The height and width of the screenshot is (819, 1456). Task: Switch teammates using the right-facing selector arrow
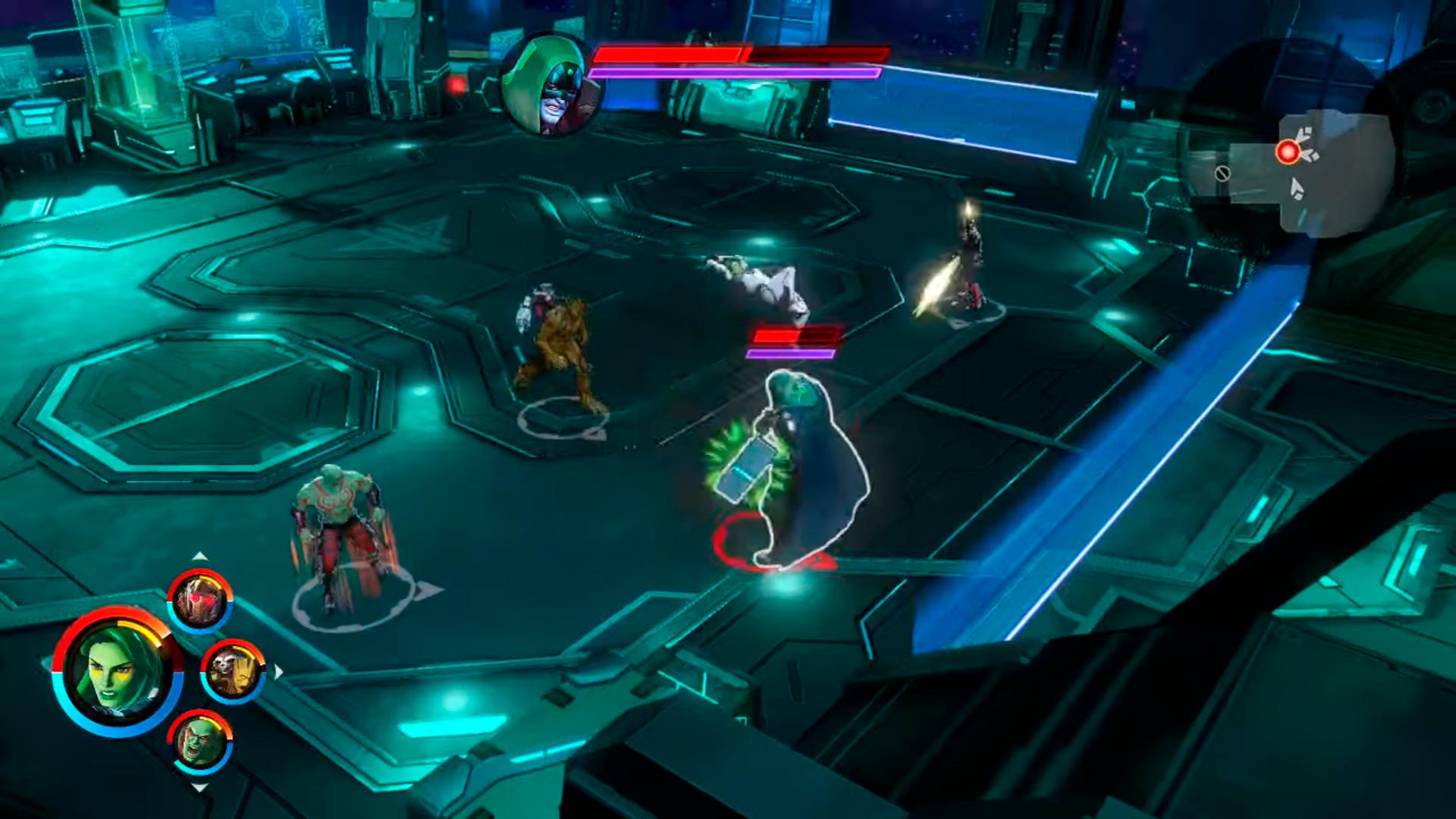(x=279, y=670)
